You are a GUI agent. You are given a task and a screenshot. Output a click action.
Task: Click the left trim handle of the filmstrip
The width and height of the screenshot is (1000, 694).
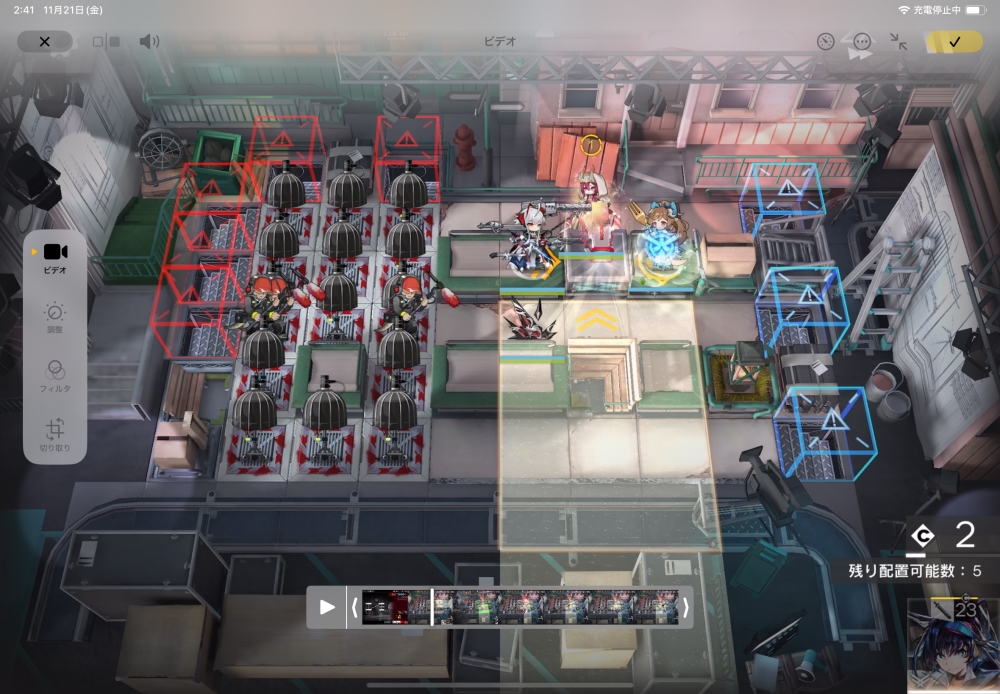click(x=354, y=607)
